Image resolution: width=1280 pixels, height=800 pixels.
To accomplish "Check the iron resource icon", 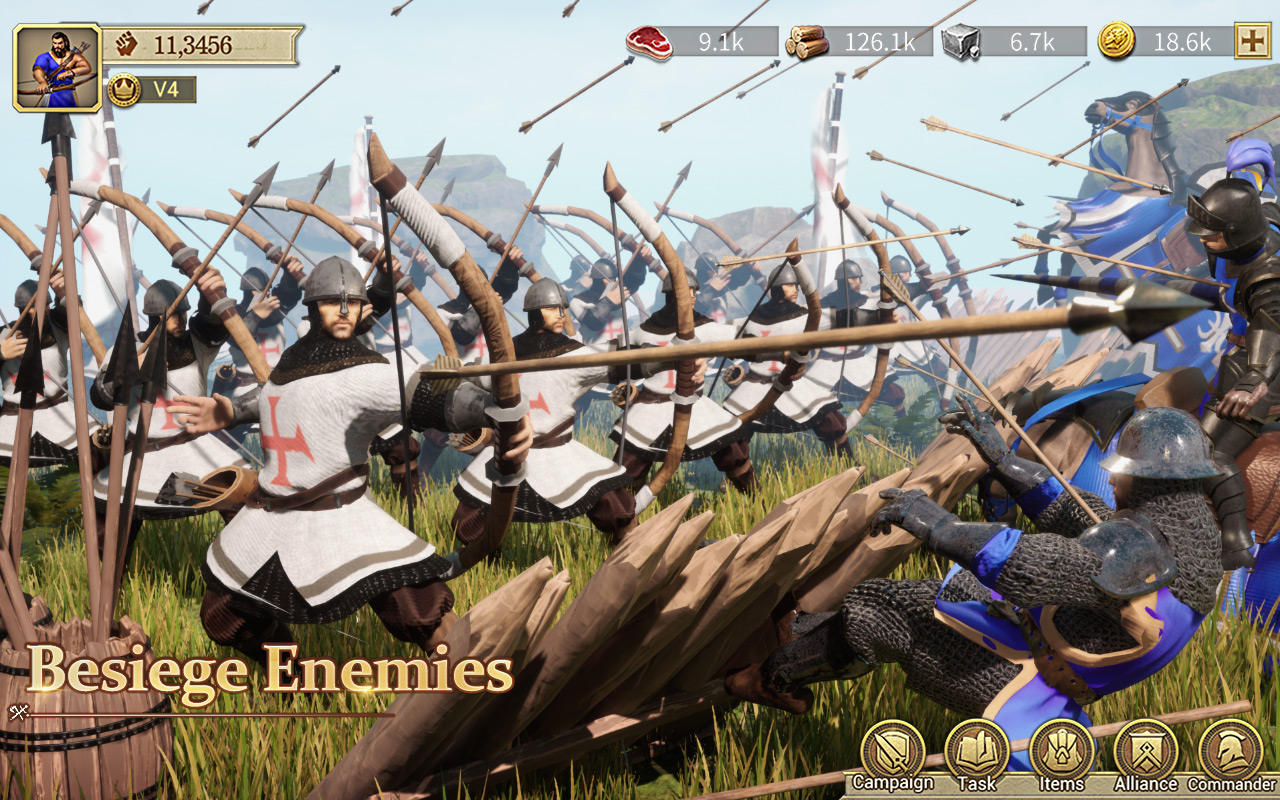I will coord(957,42).
